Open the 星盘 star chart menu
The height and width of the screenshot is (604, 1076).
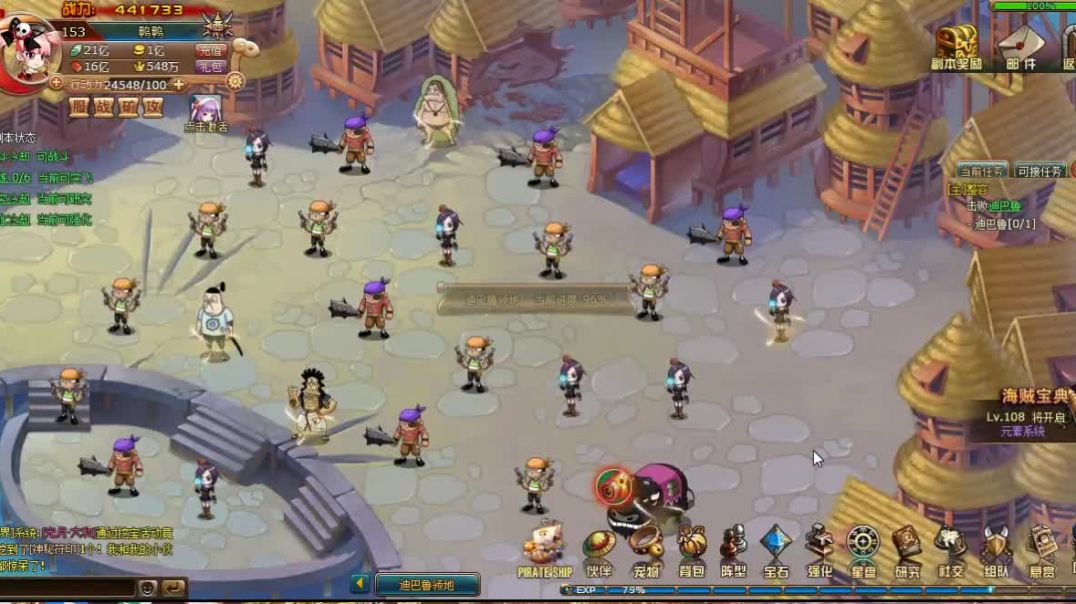[863, 550]
